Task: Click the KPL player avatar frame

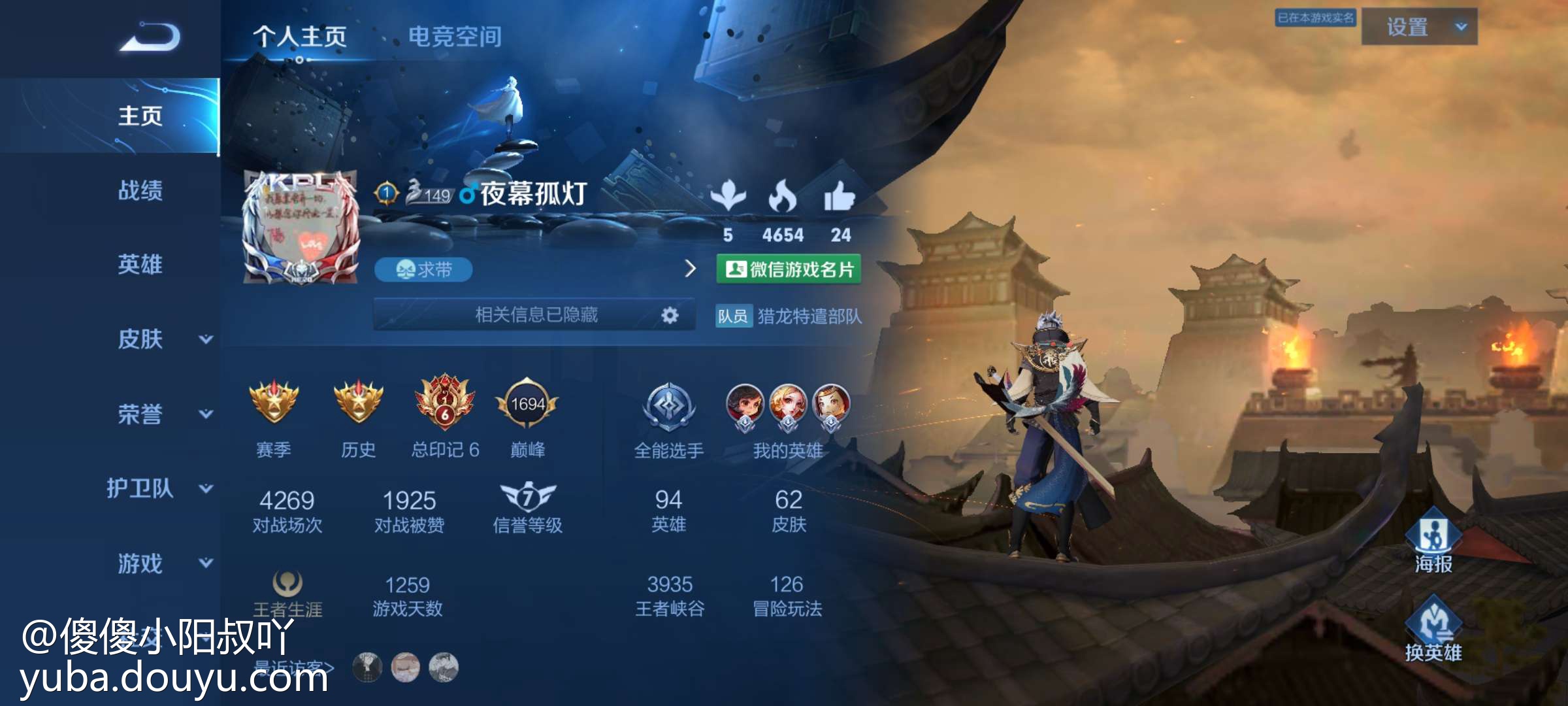Action: (x=301, y=227)
